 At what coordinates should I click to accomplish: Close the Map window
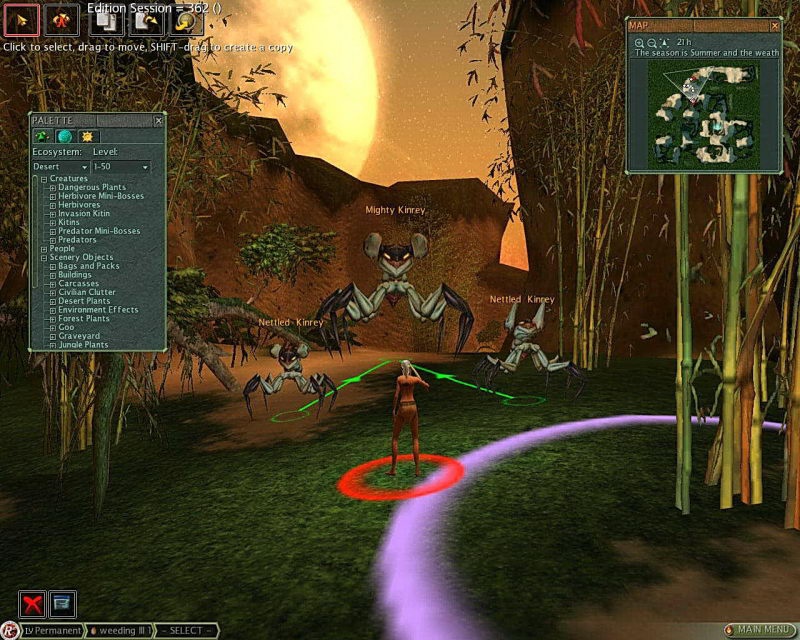772,25
